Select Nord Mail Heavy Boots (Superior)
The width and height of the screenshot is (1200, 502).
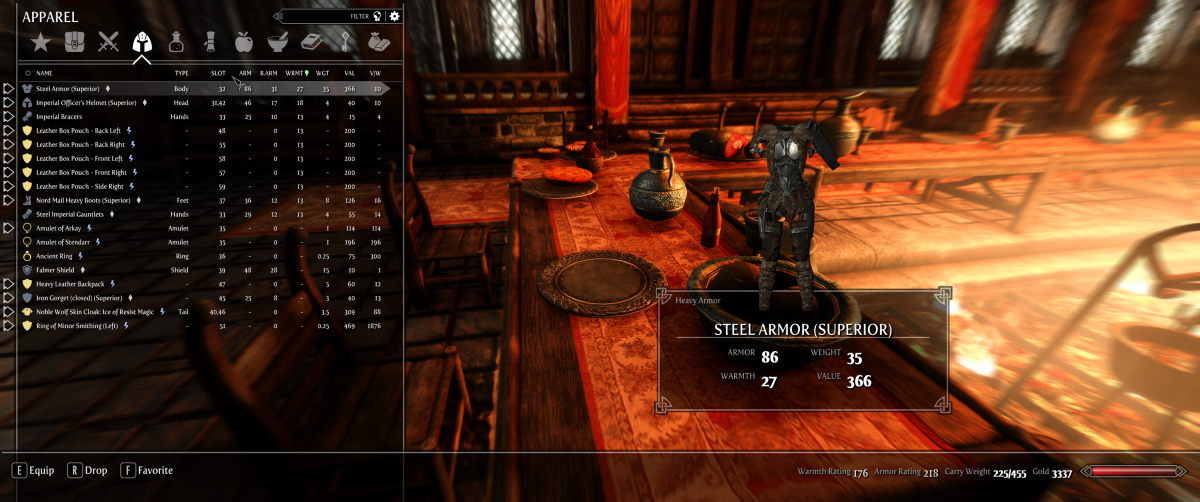point(84,200)
